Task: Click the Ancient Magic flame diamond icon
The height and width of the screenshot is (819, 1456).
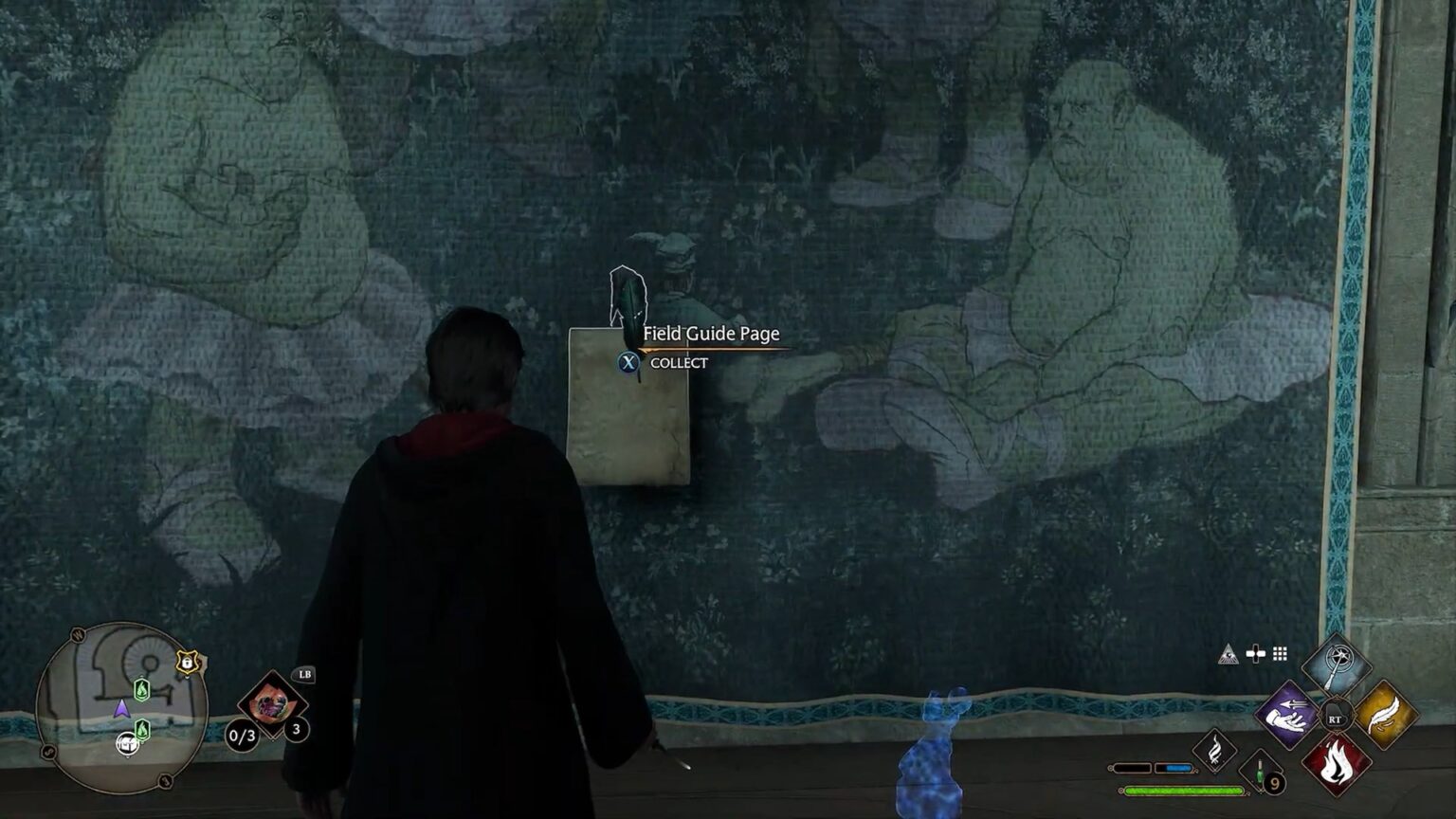Action: point(1215,751)
